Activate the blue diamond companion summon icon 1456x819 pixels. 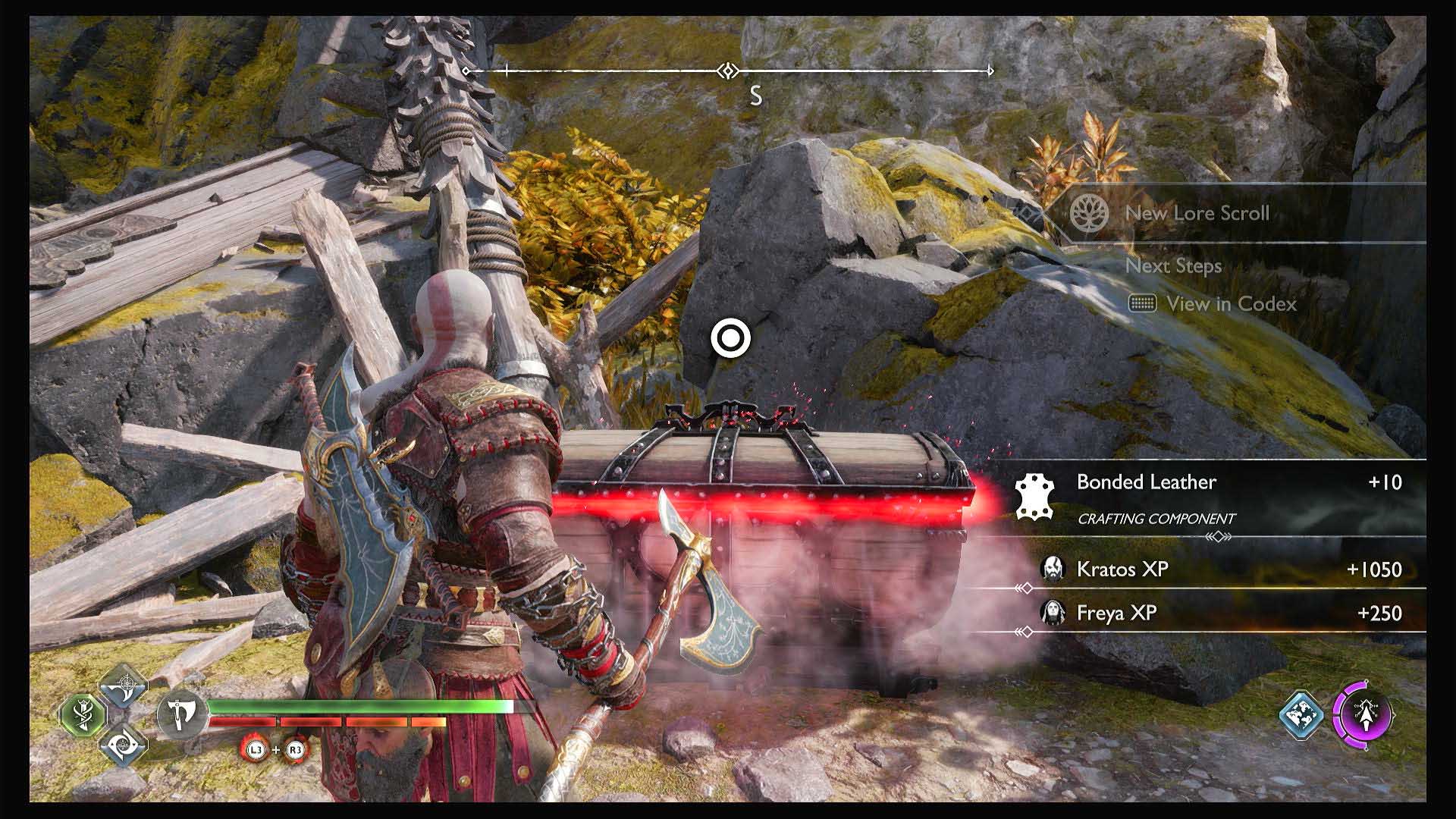(1301, 714)
